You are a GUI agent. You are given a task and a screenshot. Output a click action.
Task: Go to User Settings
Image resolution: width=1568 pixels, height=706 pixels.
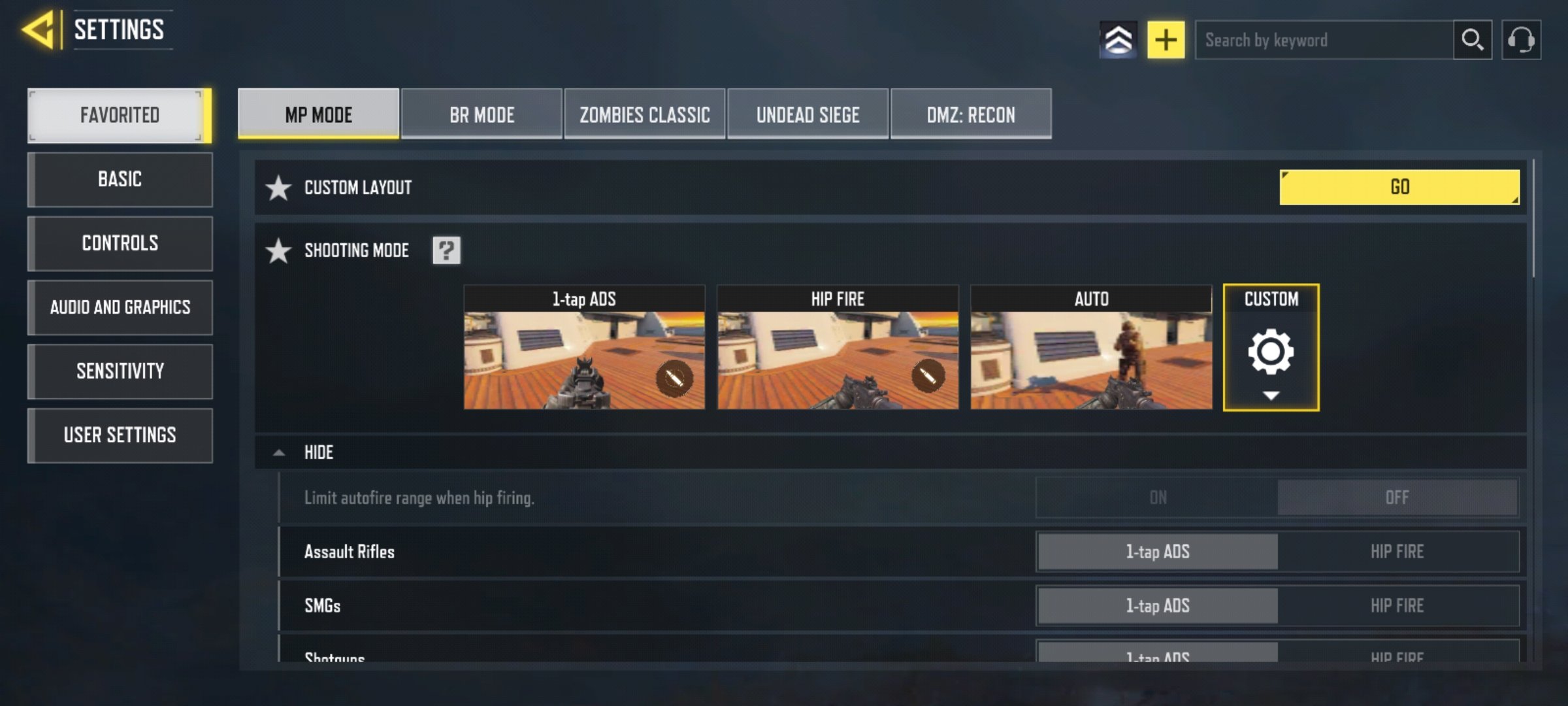click(120, 435)
